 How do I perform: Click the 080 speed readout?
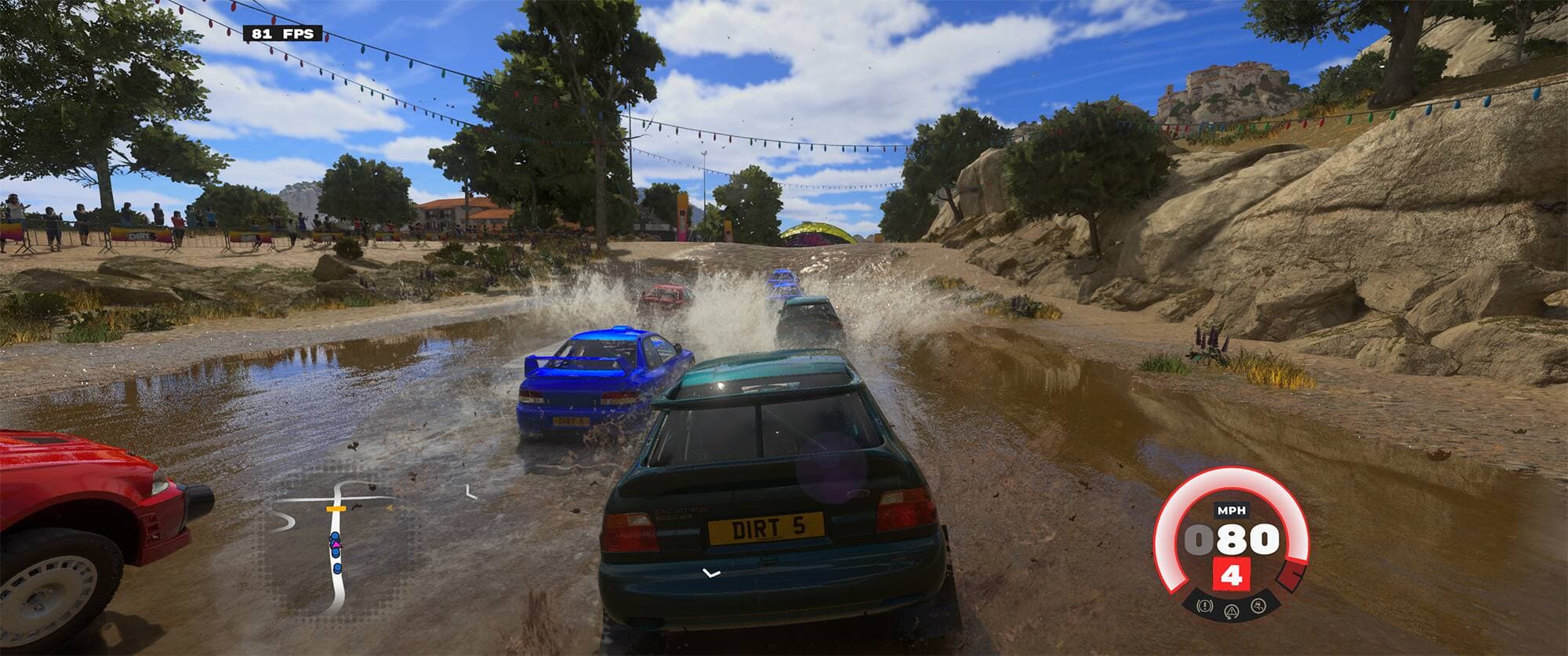[1231, 538]
